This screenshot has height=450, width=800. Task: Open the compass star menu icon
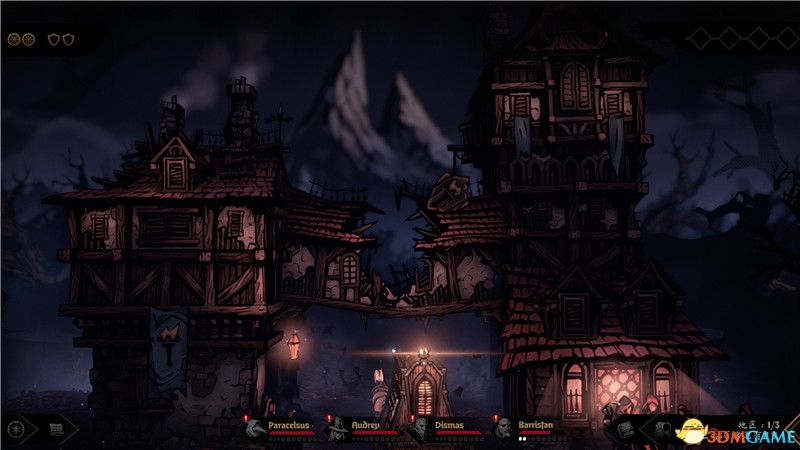[x=16, y=429]
